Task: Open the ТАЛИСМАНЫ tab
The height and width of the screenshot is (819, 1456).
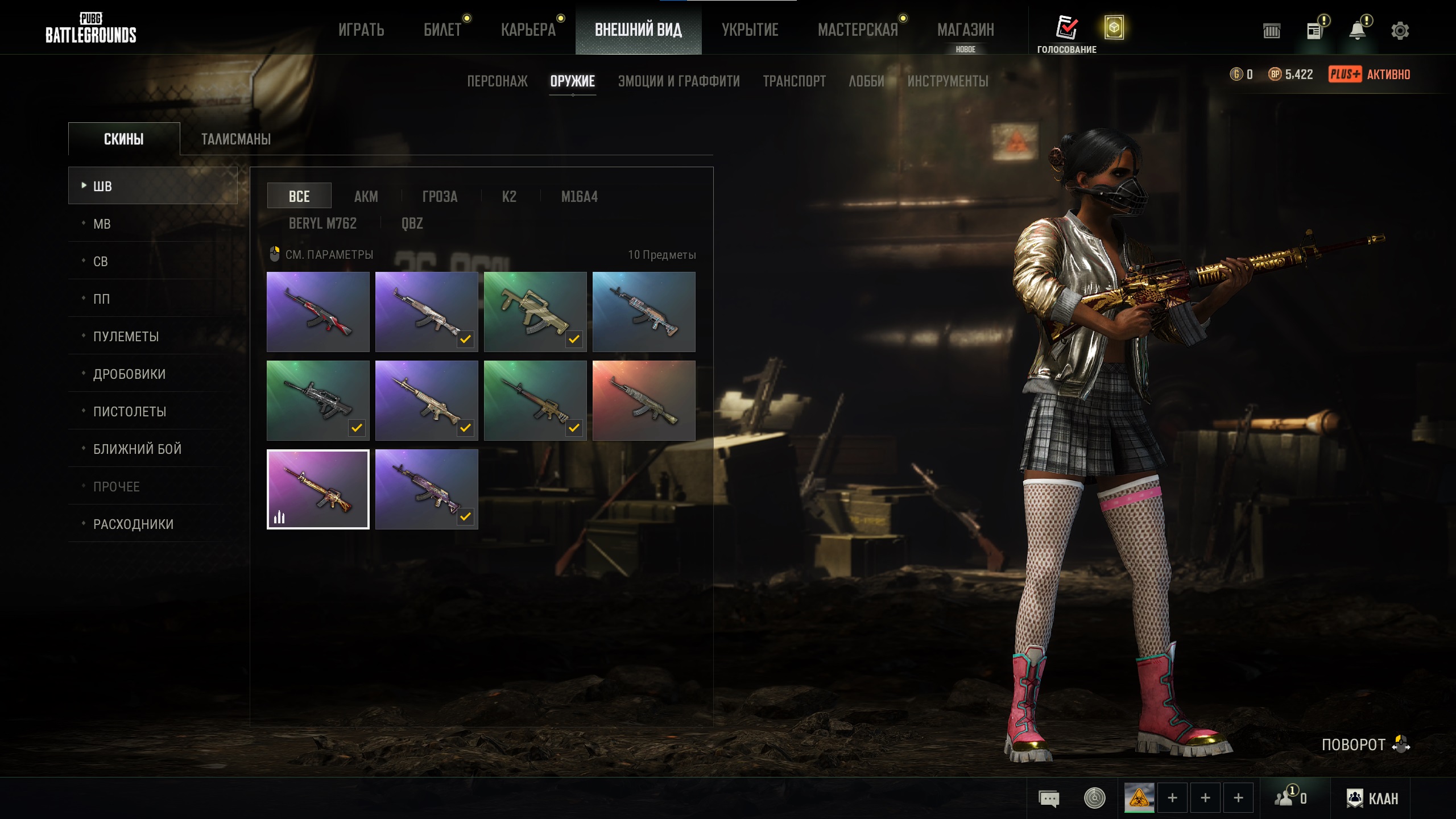Action: click(236, 139)
